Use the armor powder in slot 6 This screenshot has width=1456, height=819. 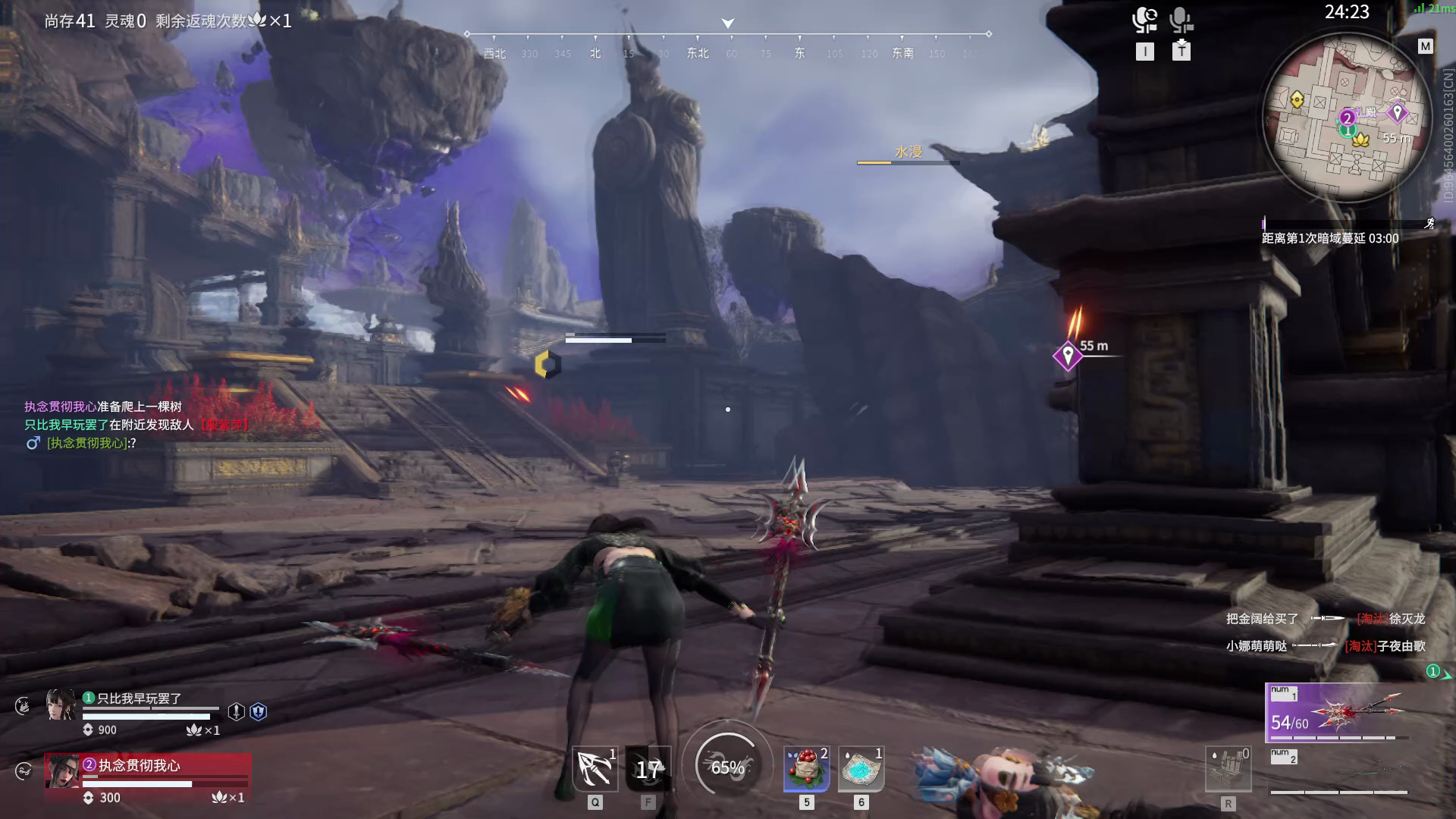[861, 769]
